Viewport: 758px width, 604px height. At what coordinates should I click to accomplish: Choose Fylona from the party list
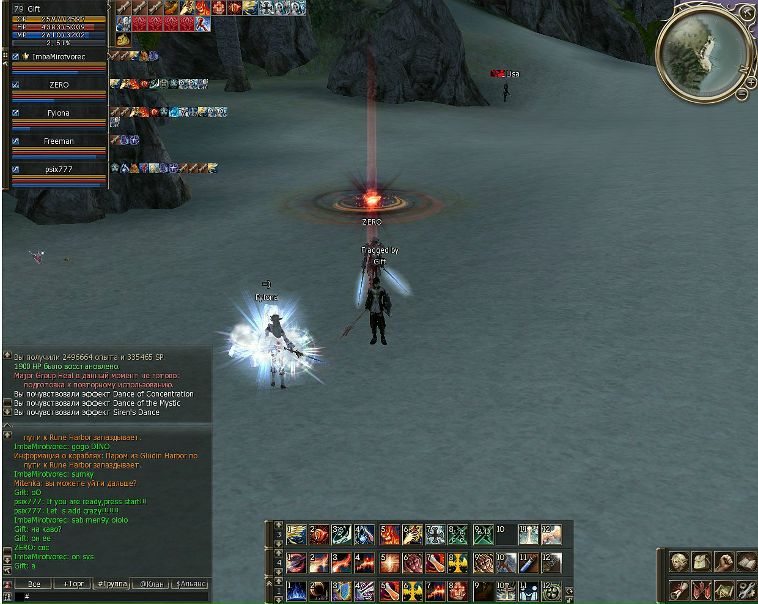click(x=58, y=113)
